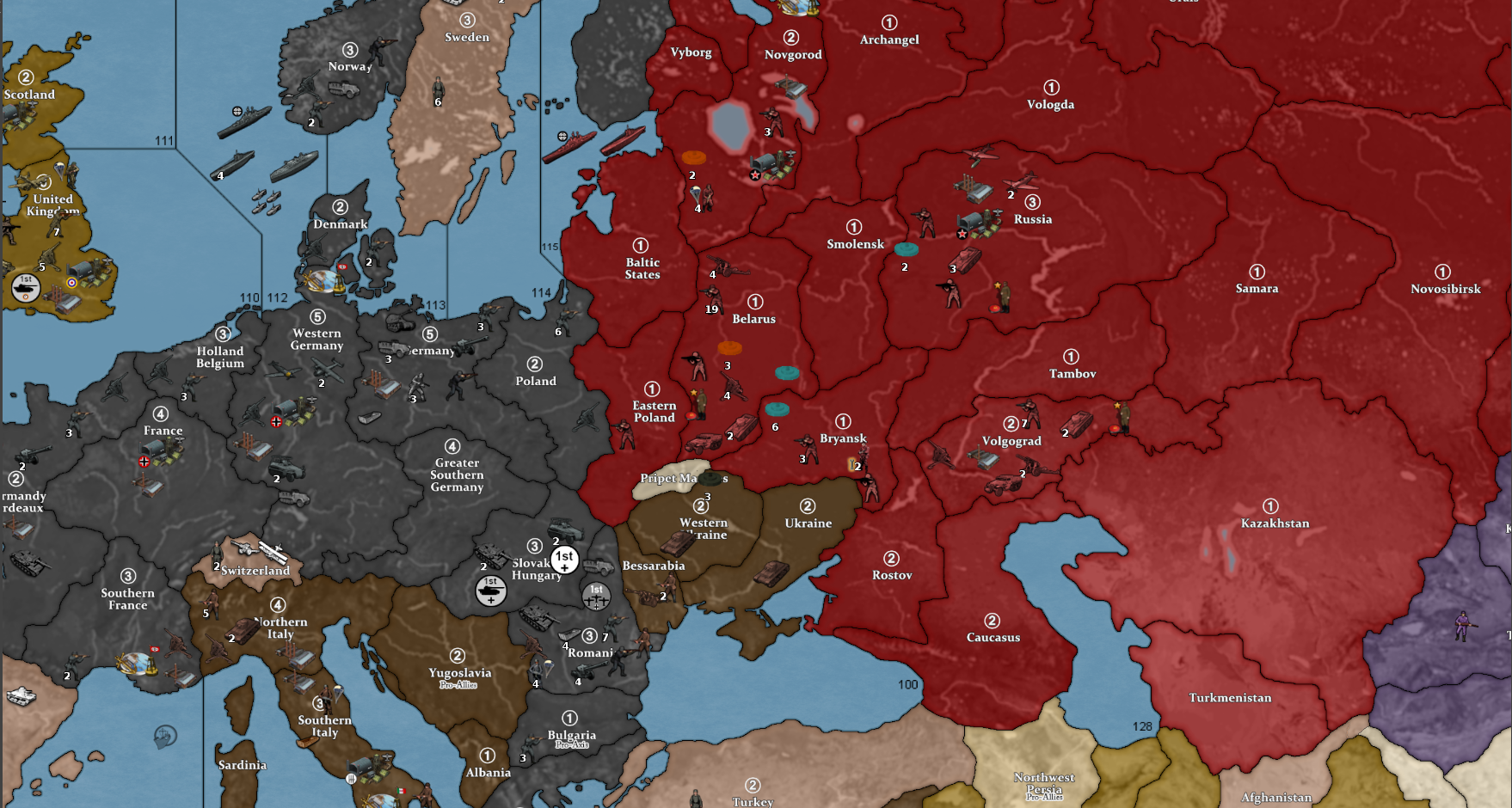
Task: Select the Smolensk territory label
Action: click(856, 243)
